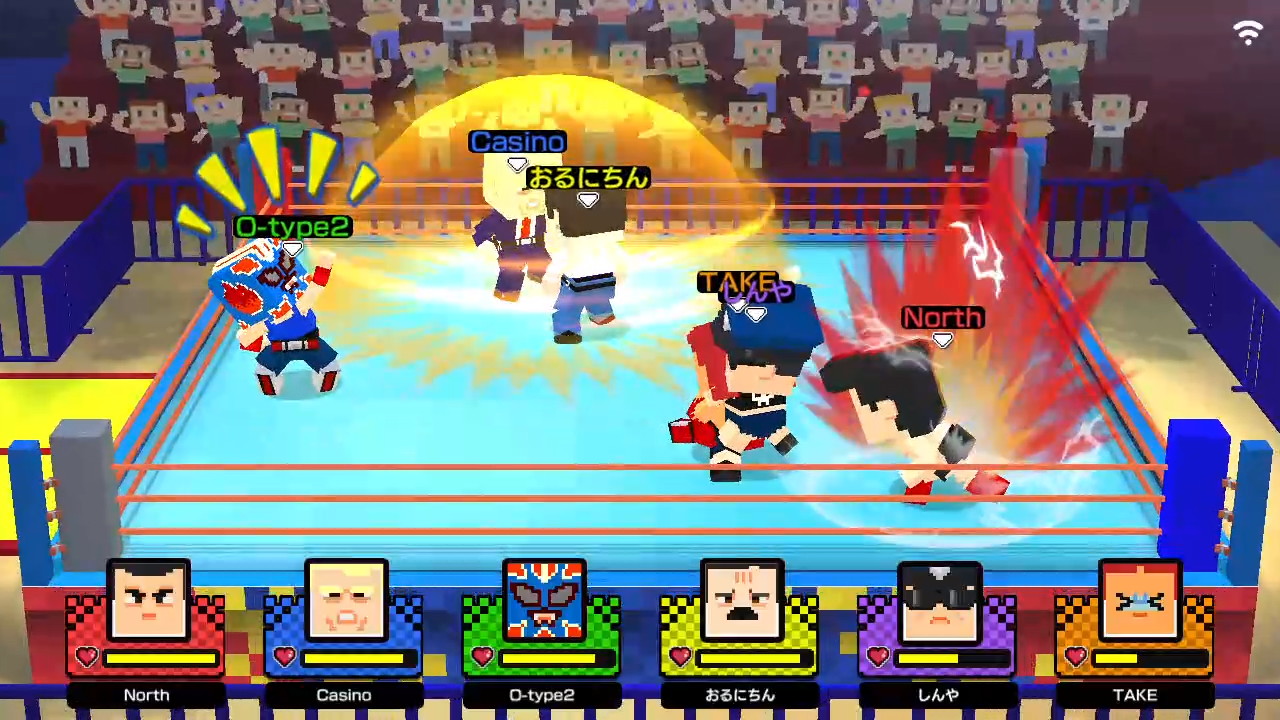Click the O-type2 name tag in the ring

(291, 227)
